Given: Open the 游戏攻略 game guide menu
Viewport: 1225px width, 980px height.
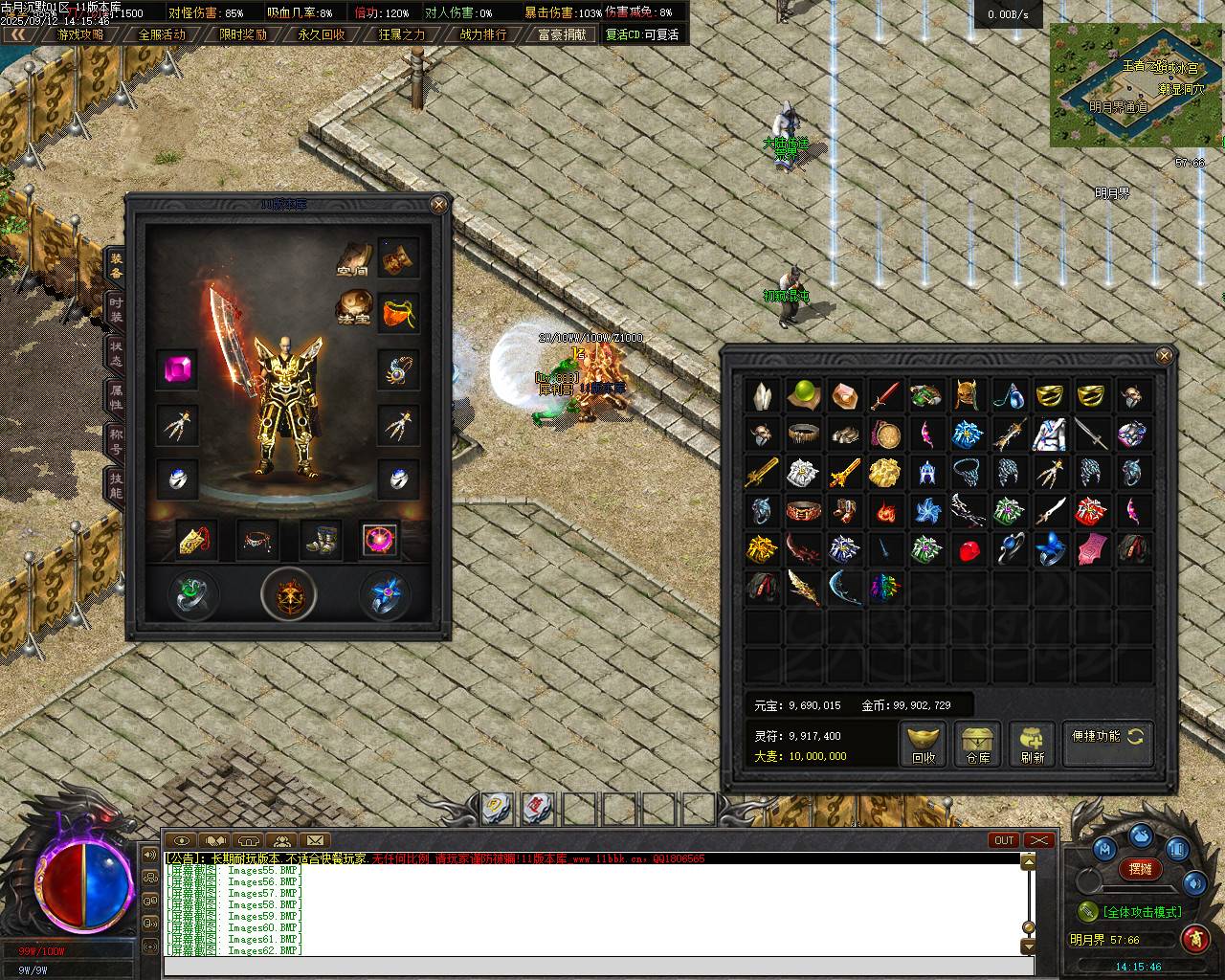Looking at the screenshot, I should click(80, 34).
